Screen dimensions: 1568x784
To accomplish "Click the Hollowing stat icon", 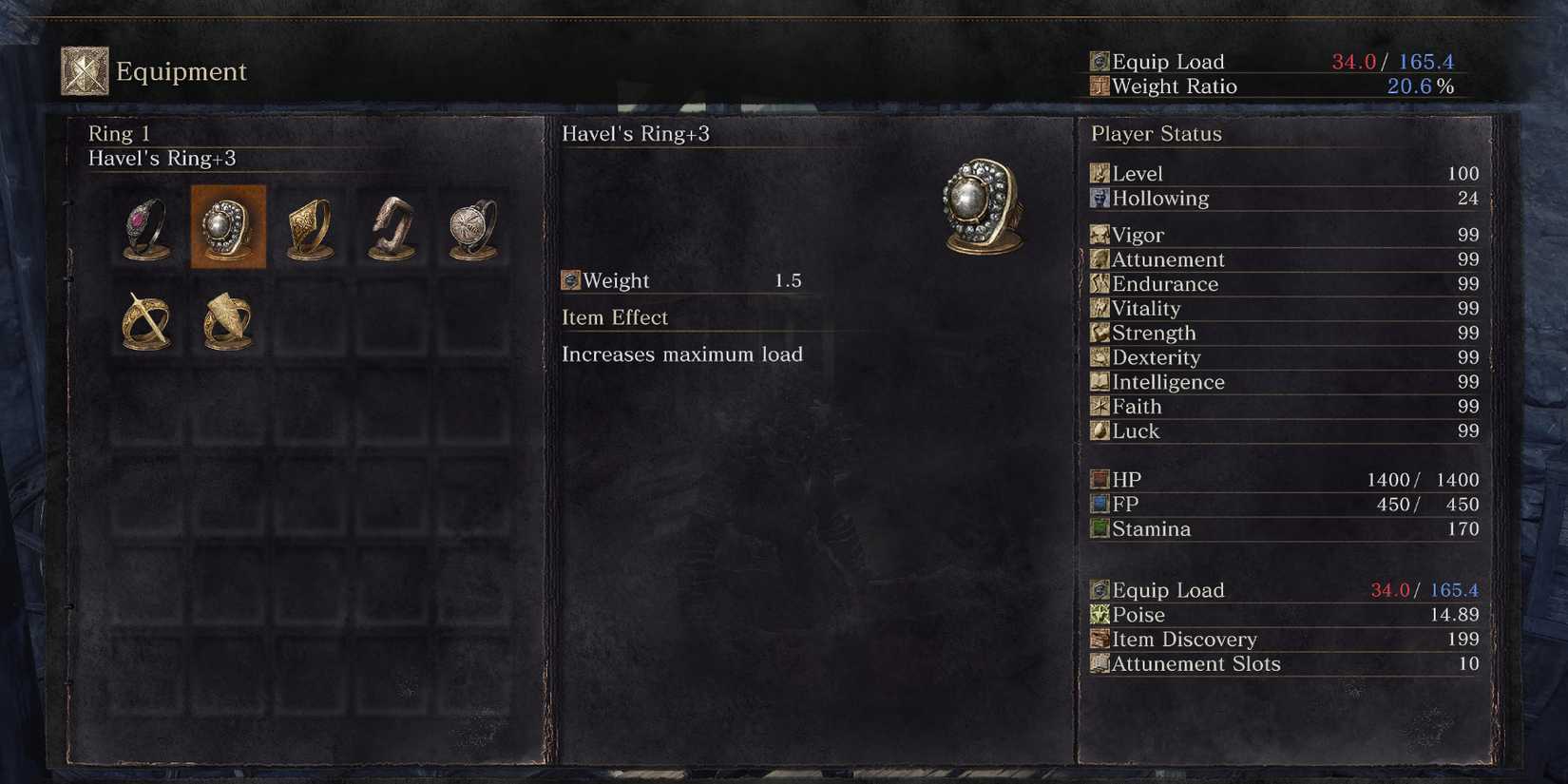I will point(1099,199).
